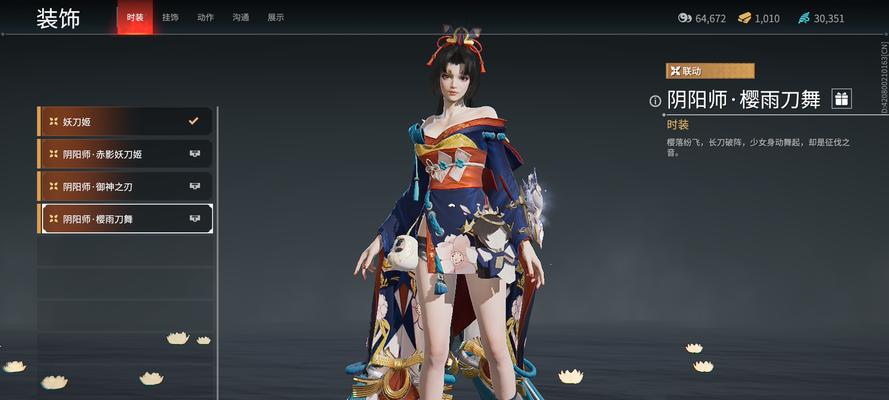Open the info icon next to 阴阳师·樱雨刀舞

click(655, 100)
